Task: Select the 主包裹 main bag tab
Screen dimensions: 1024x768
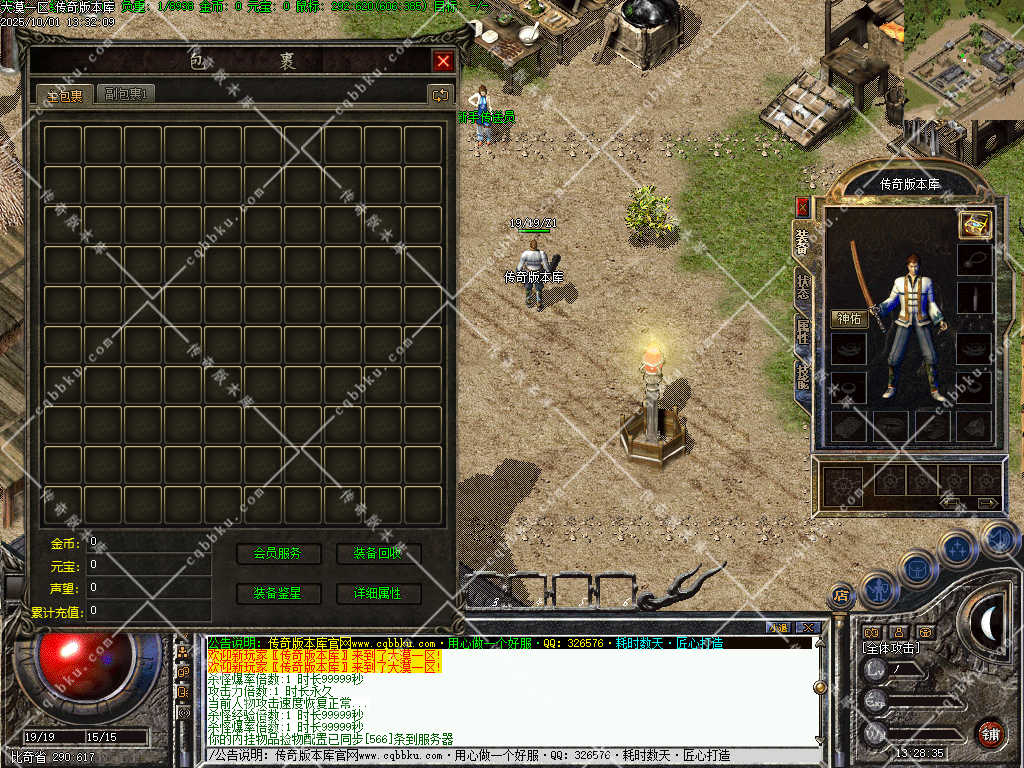Action: point(65,95)
